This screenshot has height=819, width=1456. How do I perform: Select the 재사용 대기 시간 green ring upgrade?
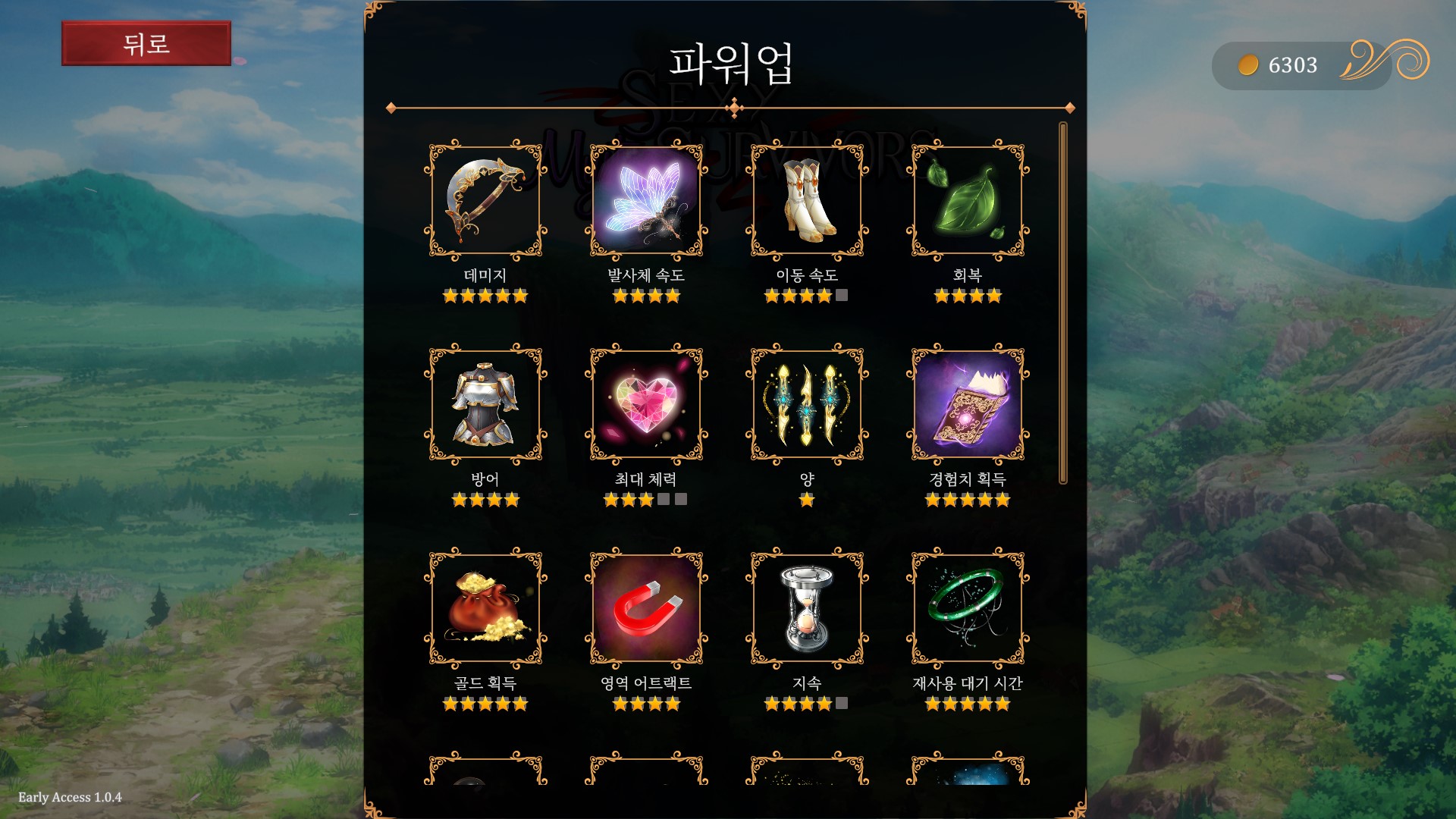click(968, 608)
